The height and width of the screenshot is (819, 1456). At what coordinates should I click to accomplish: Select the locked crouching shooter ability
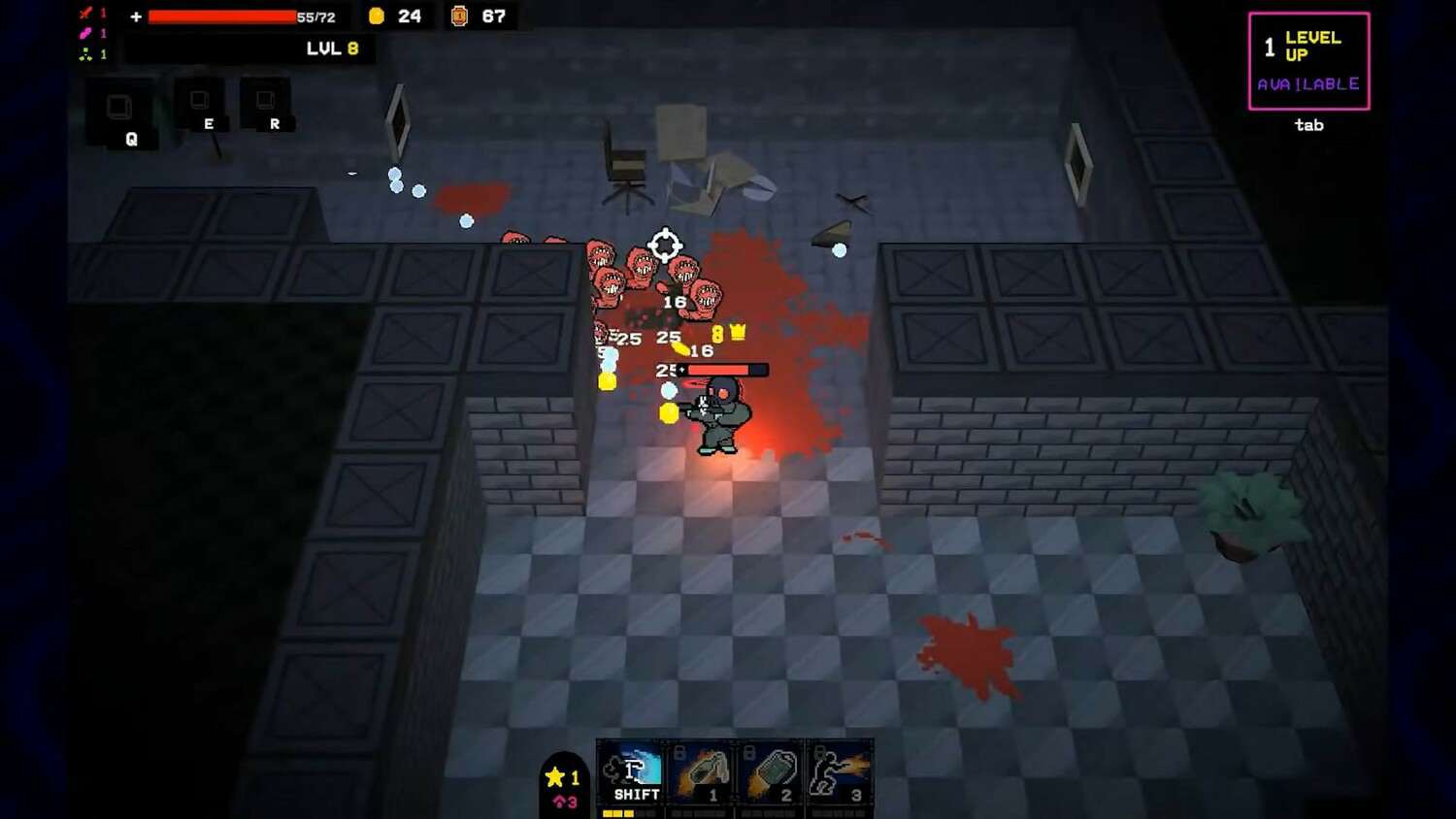pyautogui.click(x=840, y=773)
